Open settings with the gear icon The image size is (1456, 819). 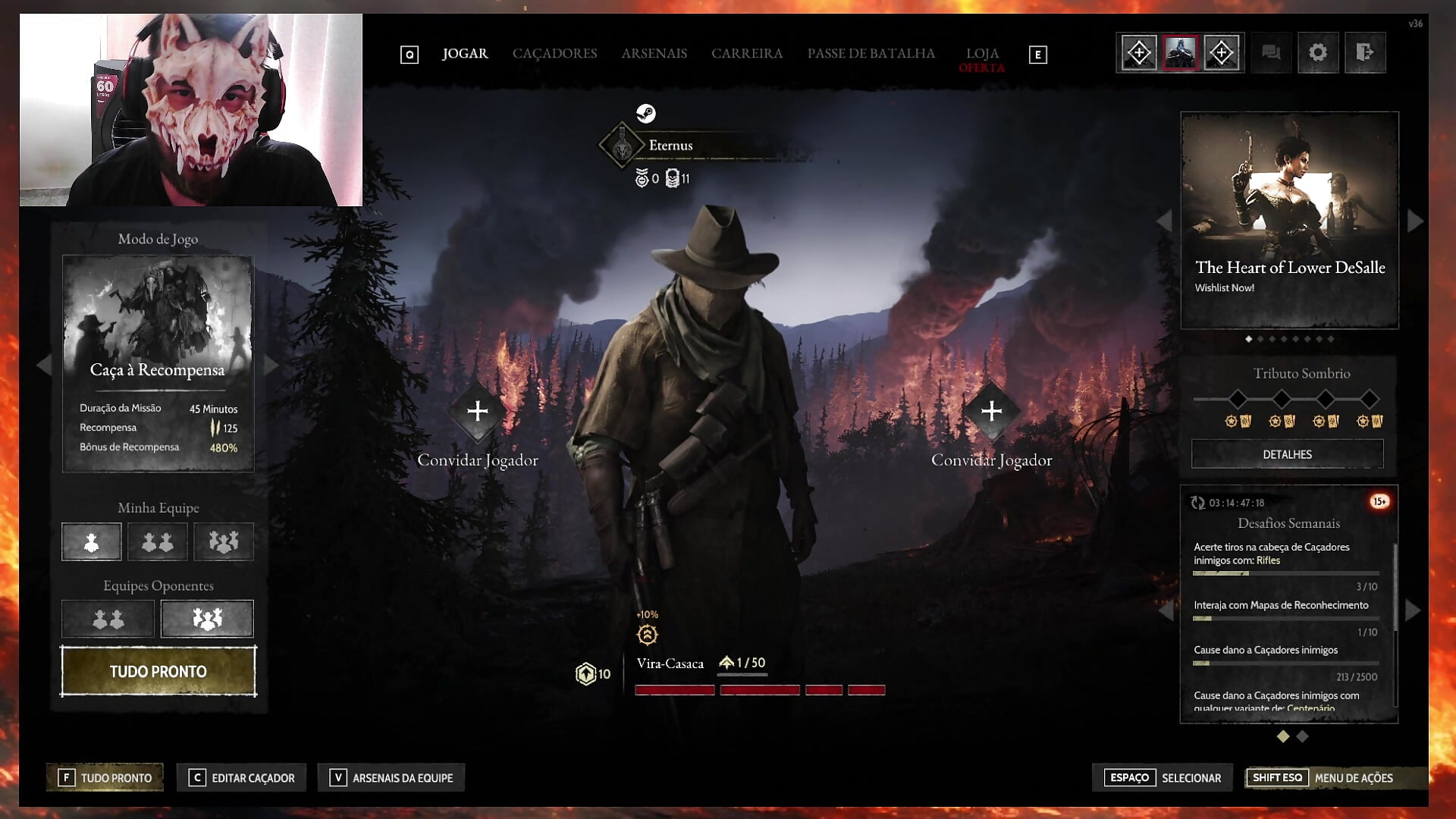pyautogui.click(x=1318, y=53)
